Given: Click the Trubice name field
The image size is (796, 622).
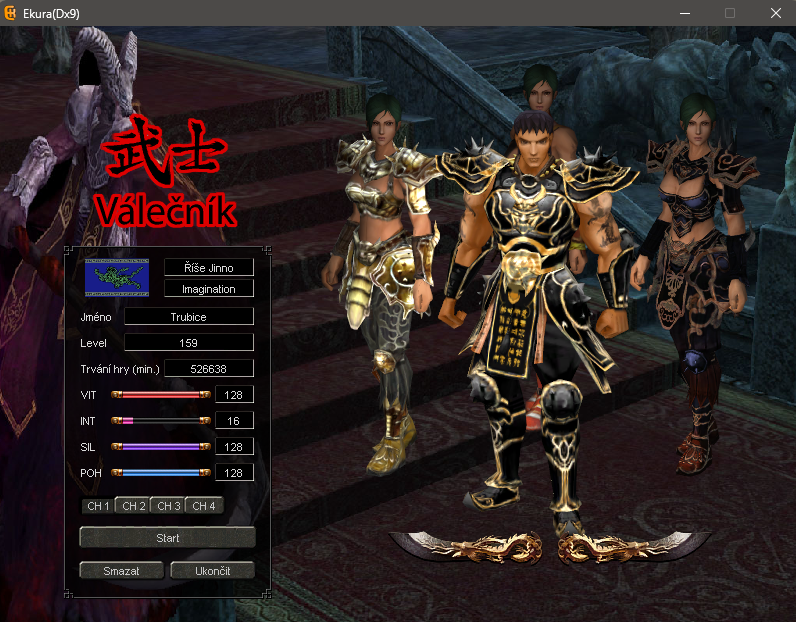Looking at the screenshot, I should (x=188, y=316).
